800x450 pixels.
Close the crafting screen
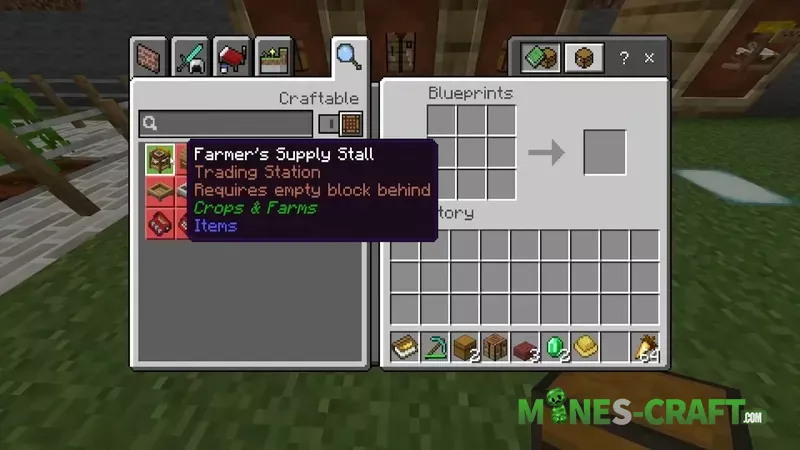[650, 58]
